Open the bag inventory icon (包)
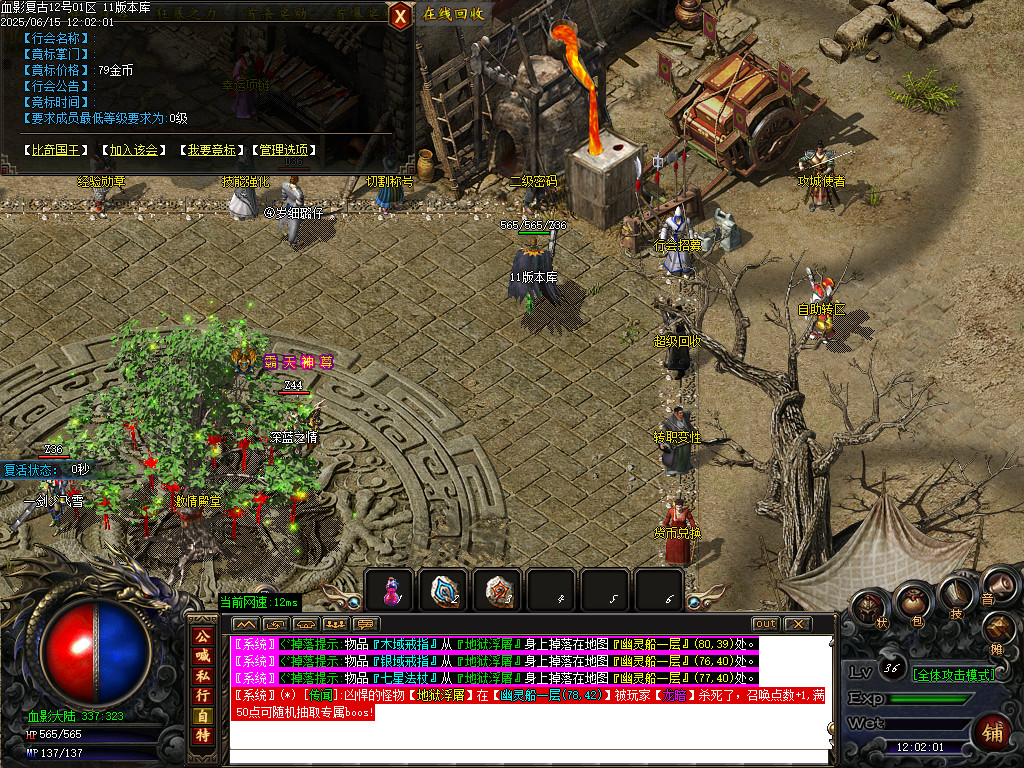 [x=912, y=601]
